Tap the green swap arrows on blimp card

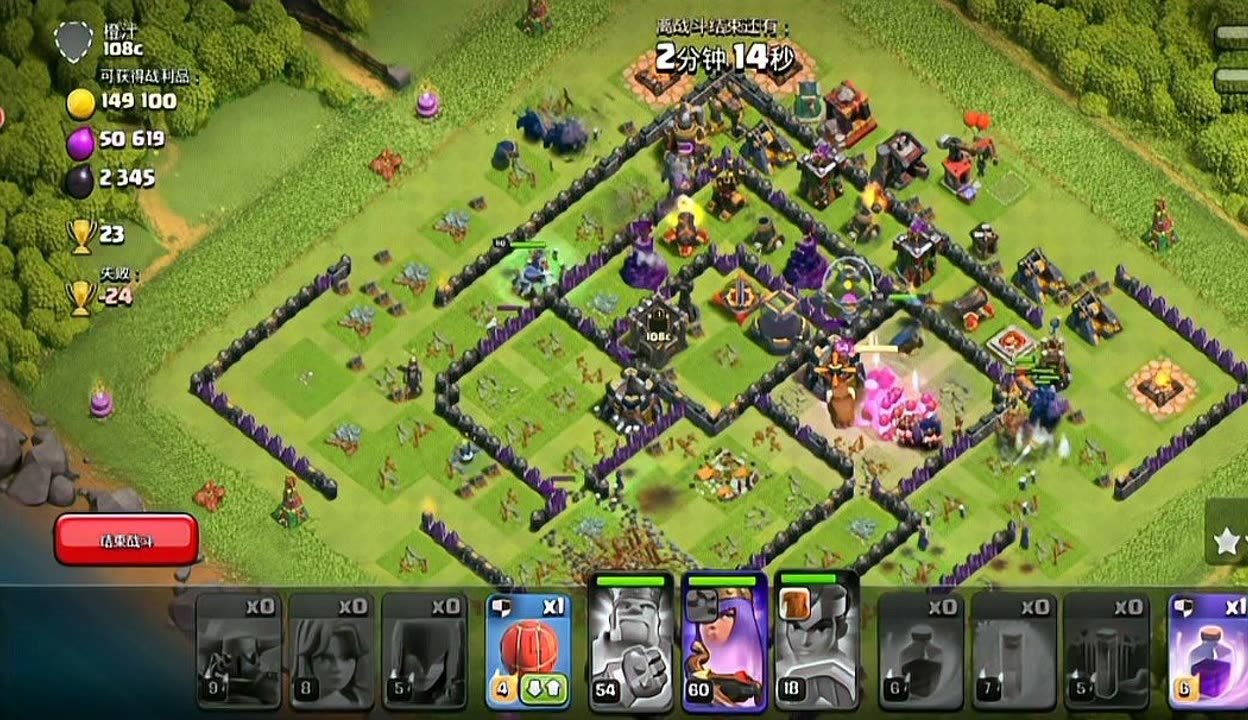(545, 689)
